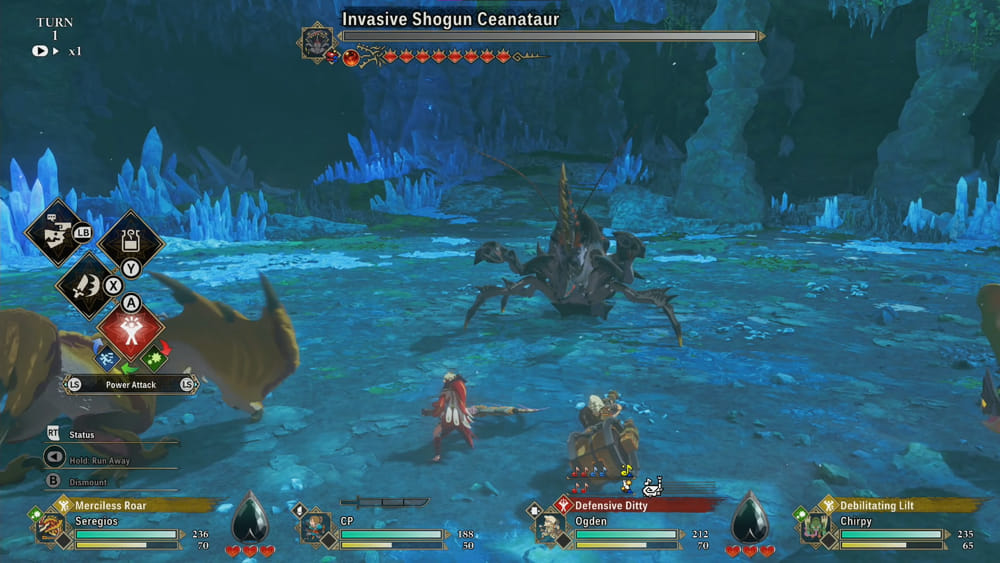Choose the Run Away option
Image resolution: width=1000 pixels, height=563 pixels.
point(96,458)
